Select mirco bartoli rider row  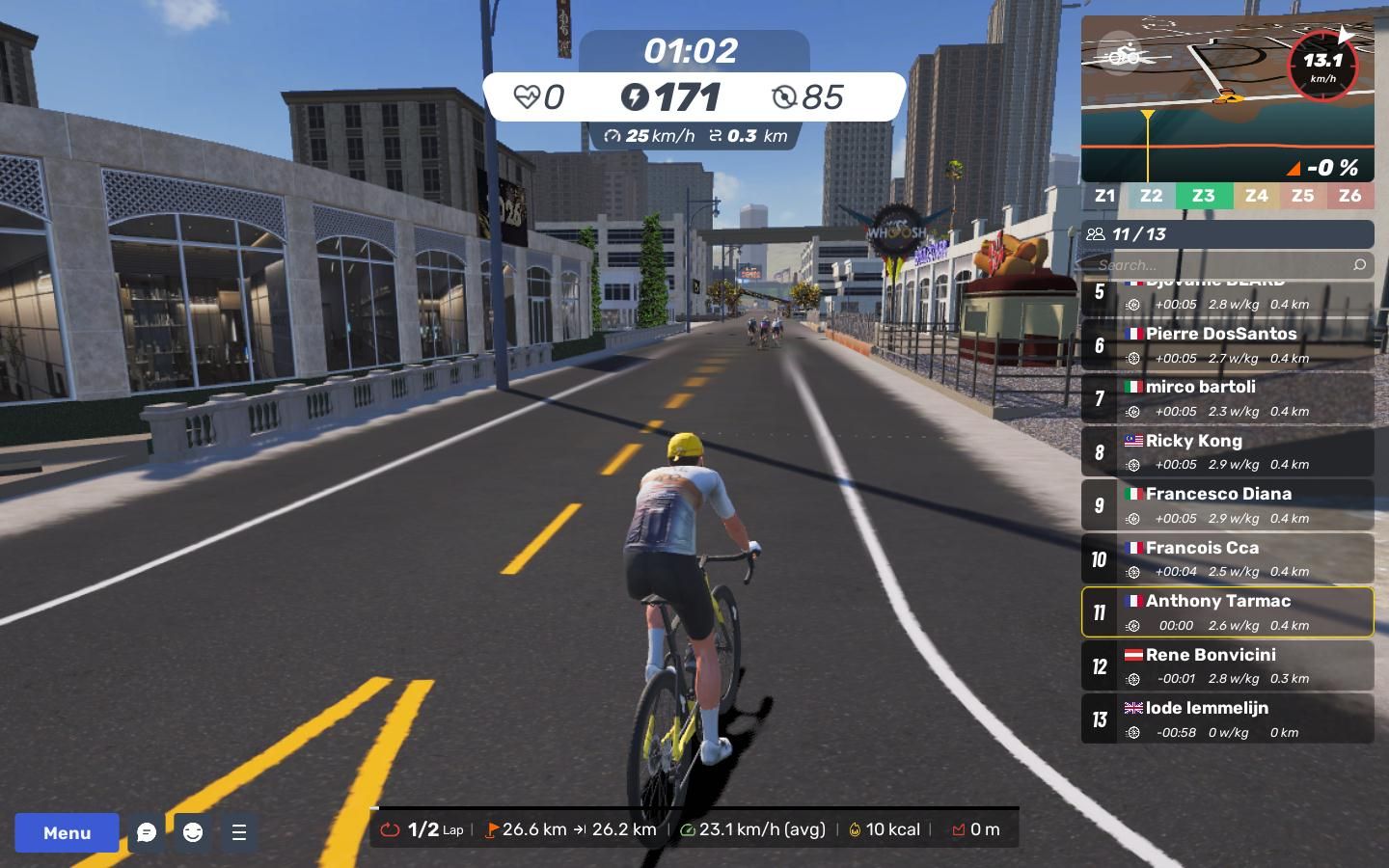[1227, 397]
